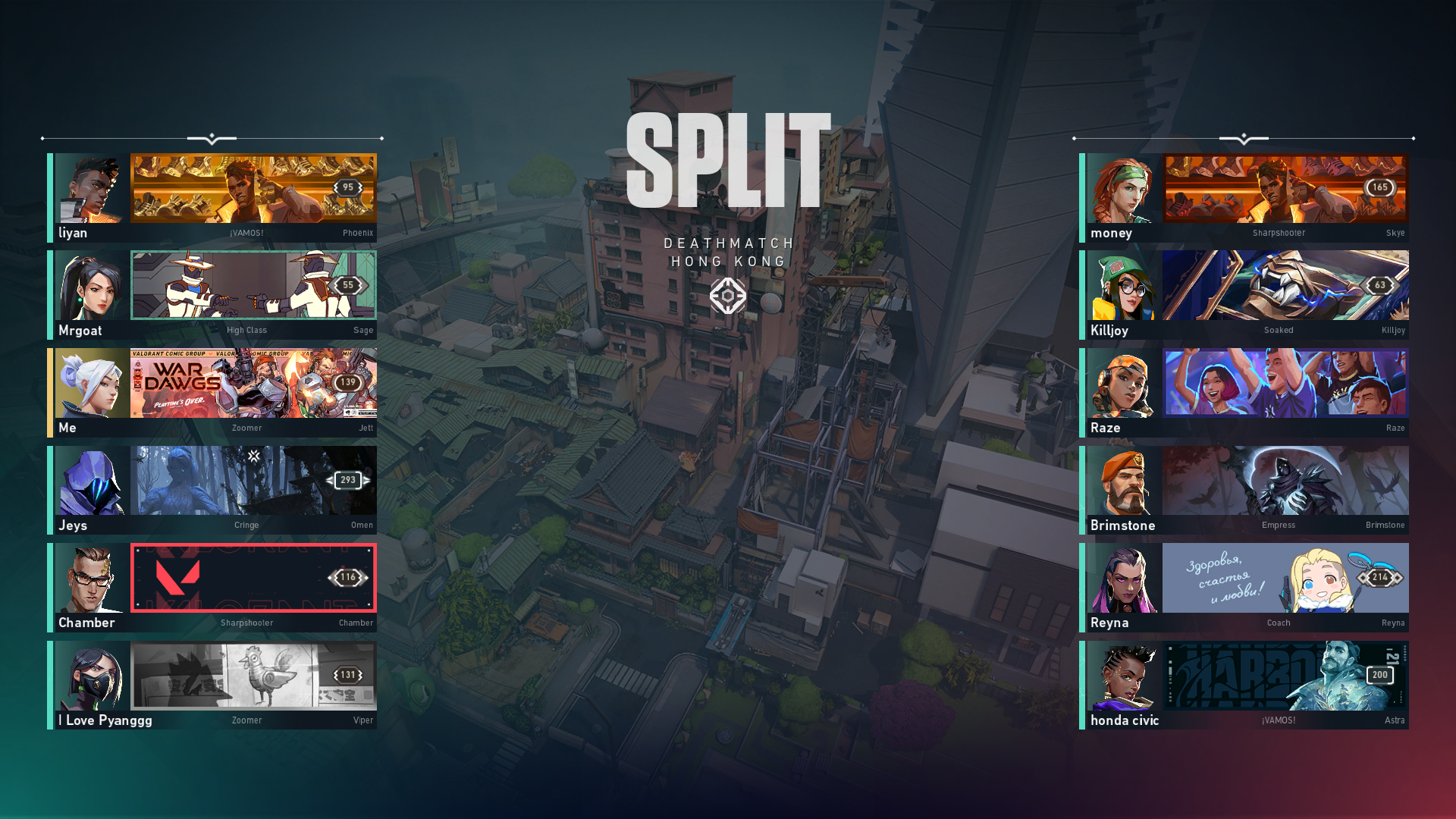Select liyan's Phoenix agent portrait
The image size is (1456, 819).
coord(91,190)
